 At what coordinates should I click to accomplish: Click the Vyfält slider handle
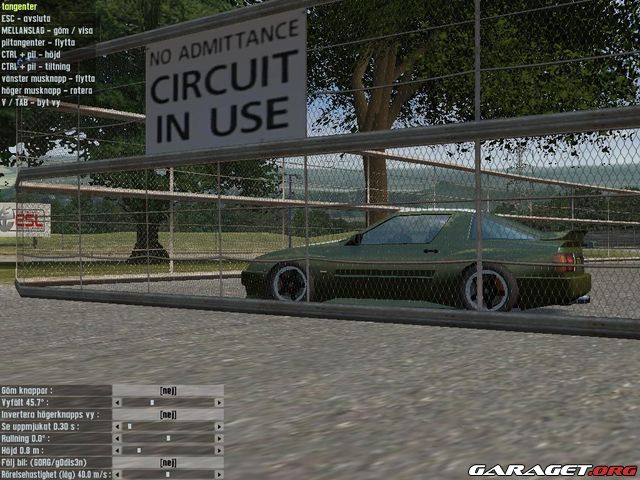(x=152, y=402)
